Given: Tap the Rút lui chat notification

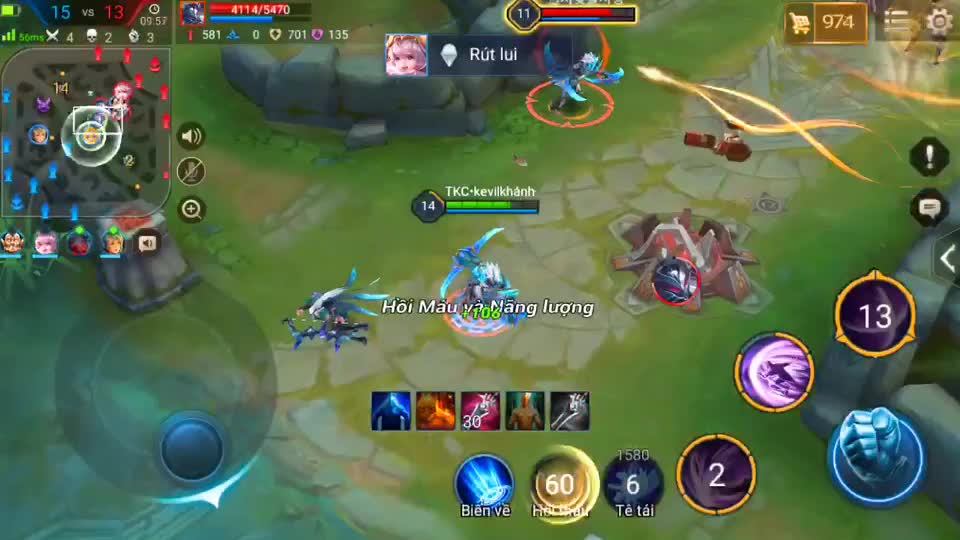Looking at the screenshot, I should pyautogui.click(x=478, y=55).
